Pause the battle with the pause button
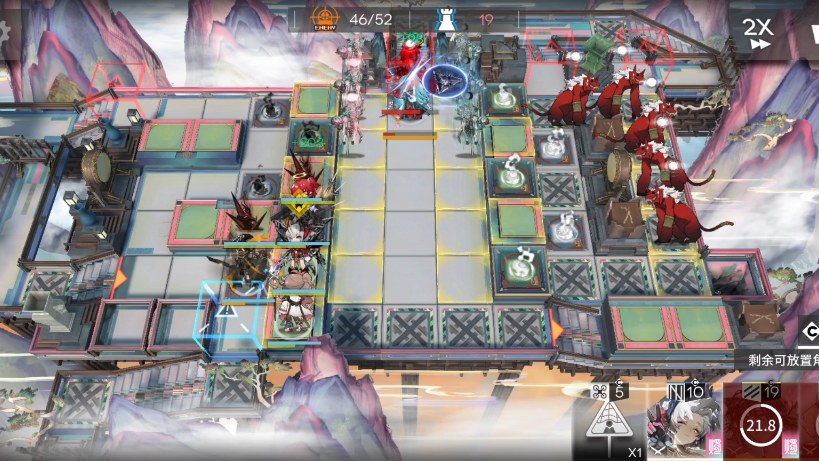The height and width of the screenshot is (461, 819). [812, 33]
